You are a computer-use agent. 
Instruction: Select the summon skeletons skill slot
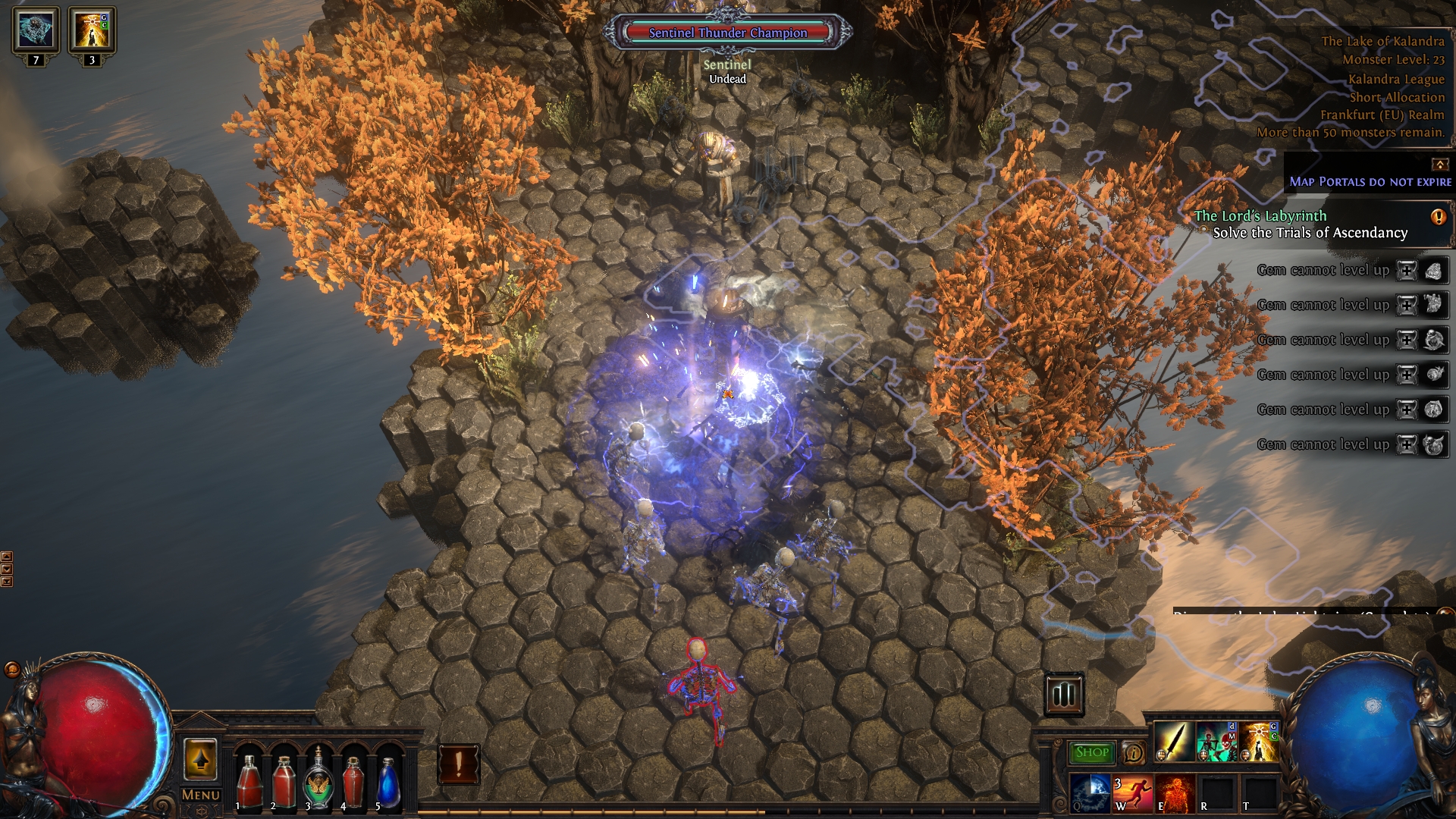[x=1216, y=742]
